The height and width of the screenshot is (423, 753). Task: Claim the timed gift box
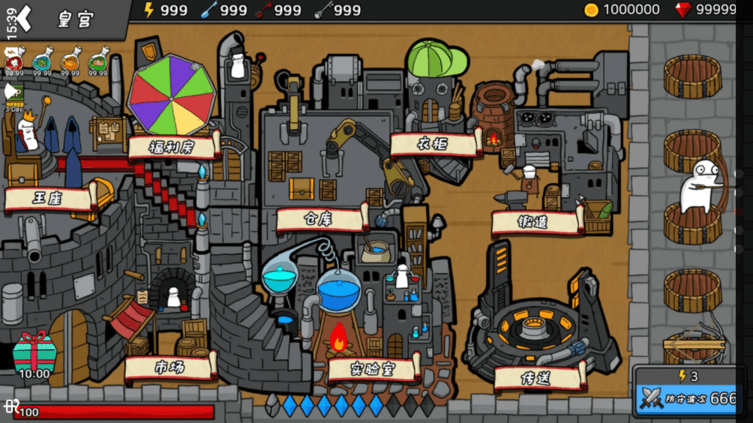[33, 355]
